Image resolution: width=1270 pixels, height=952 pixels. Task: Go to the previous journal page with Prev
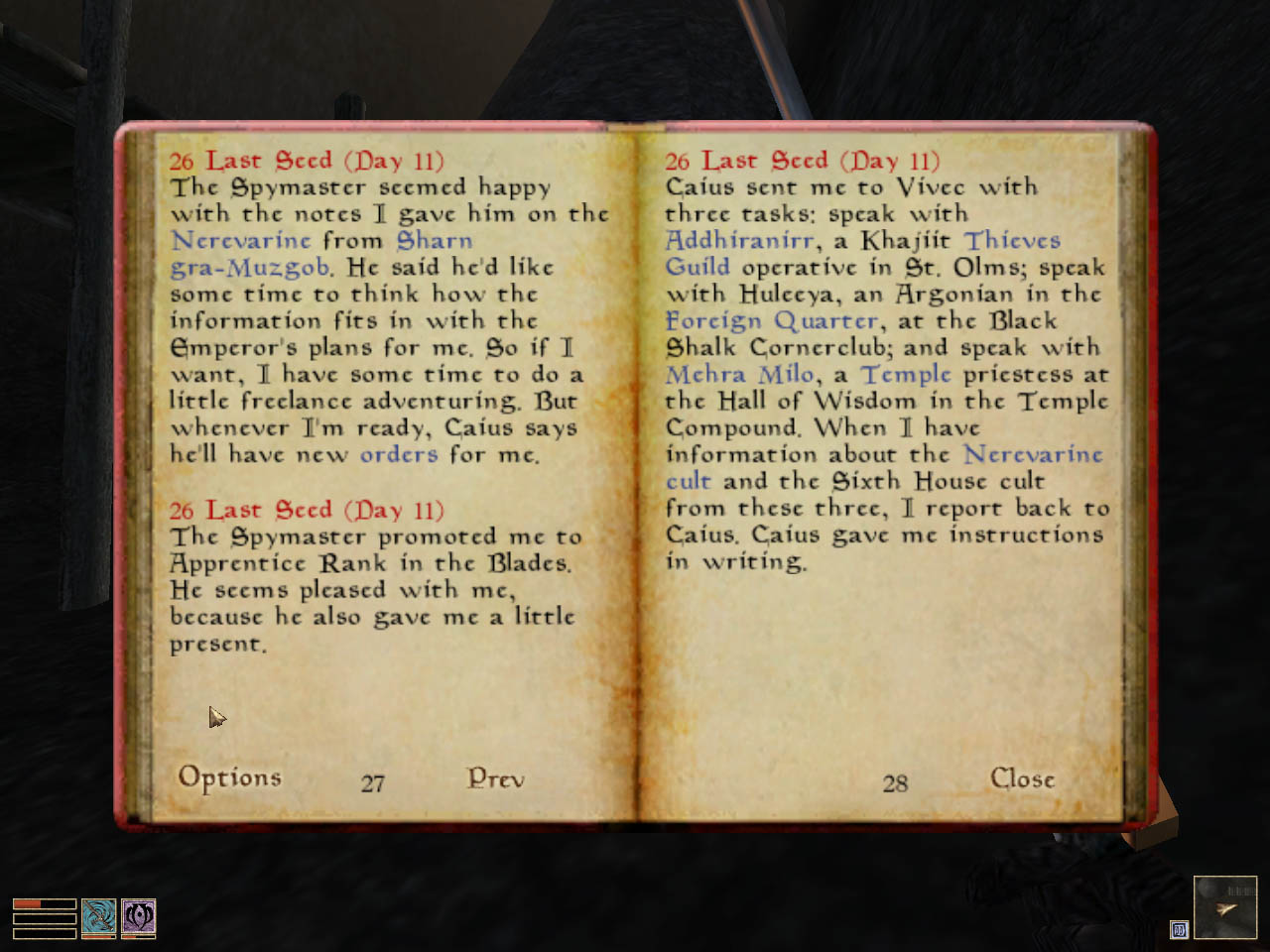coord(493,779)
